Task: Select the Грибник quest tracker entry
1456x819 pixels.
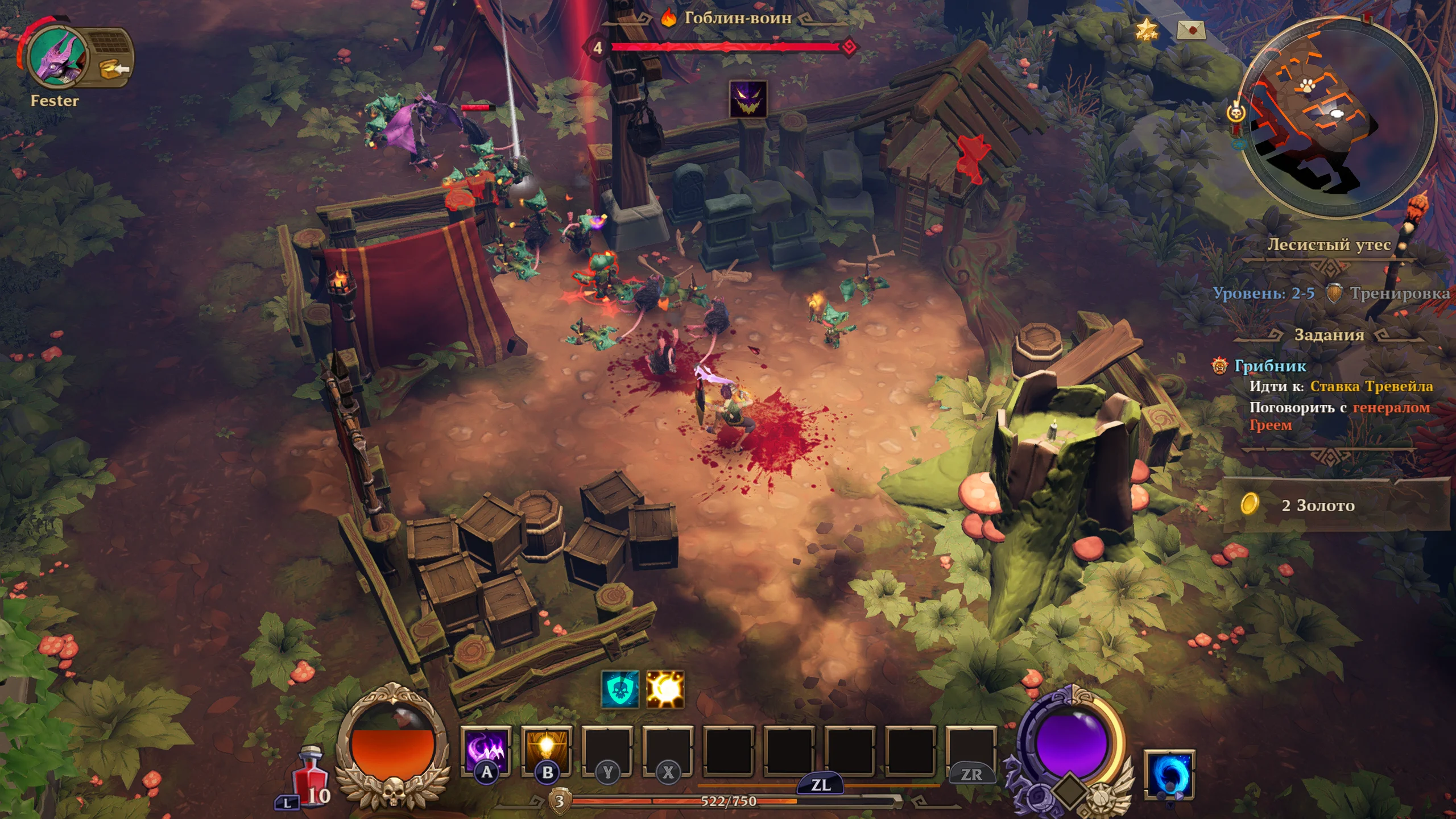Action: [1270, 366]
